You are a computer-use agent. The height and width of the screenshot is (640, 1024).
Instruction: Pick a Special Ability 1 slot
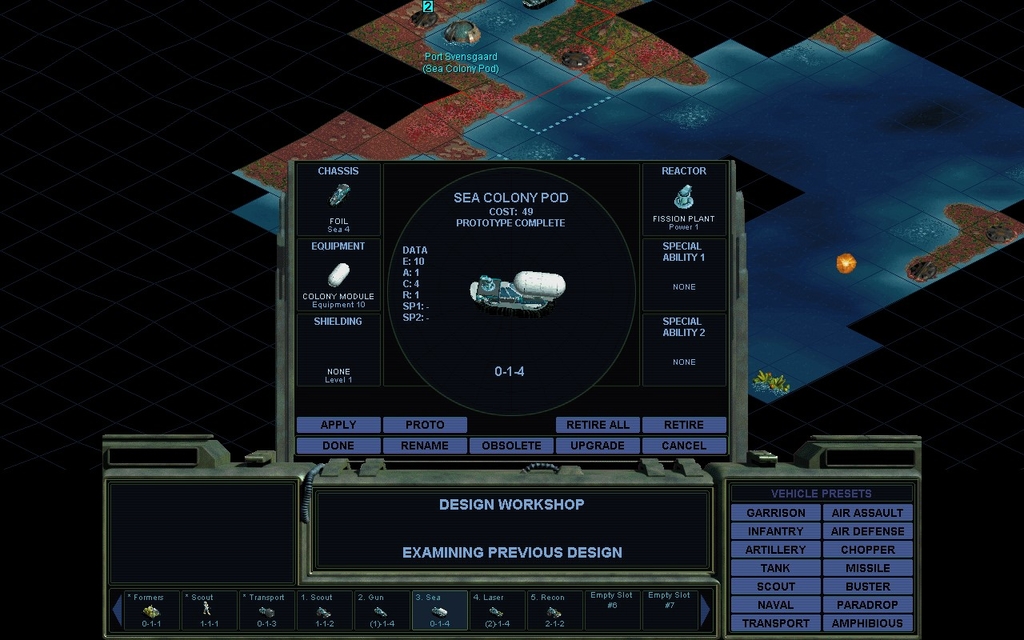coord(684,274)
